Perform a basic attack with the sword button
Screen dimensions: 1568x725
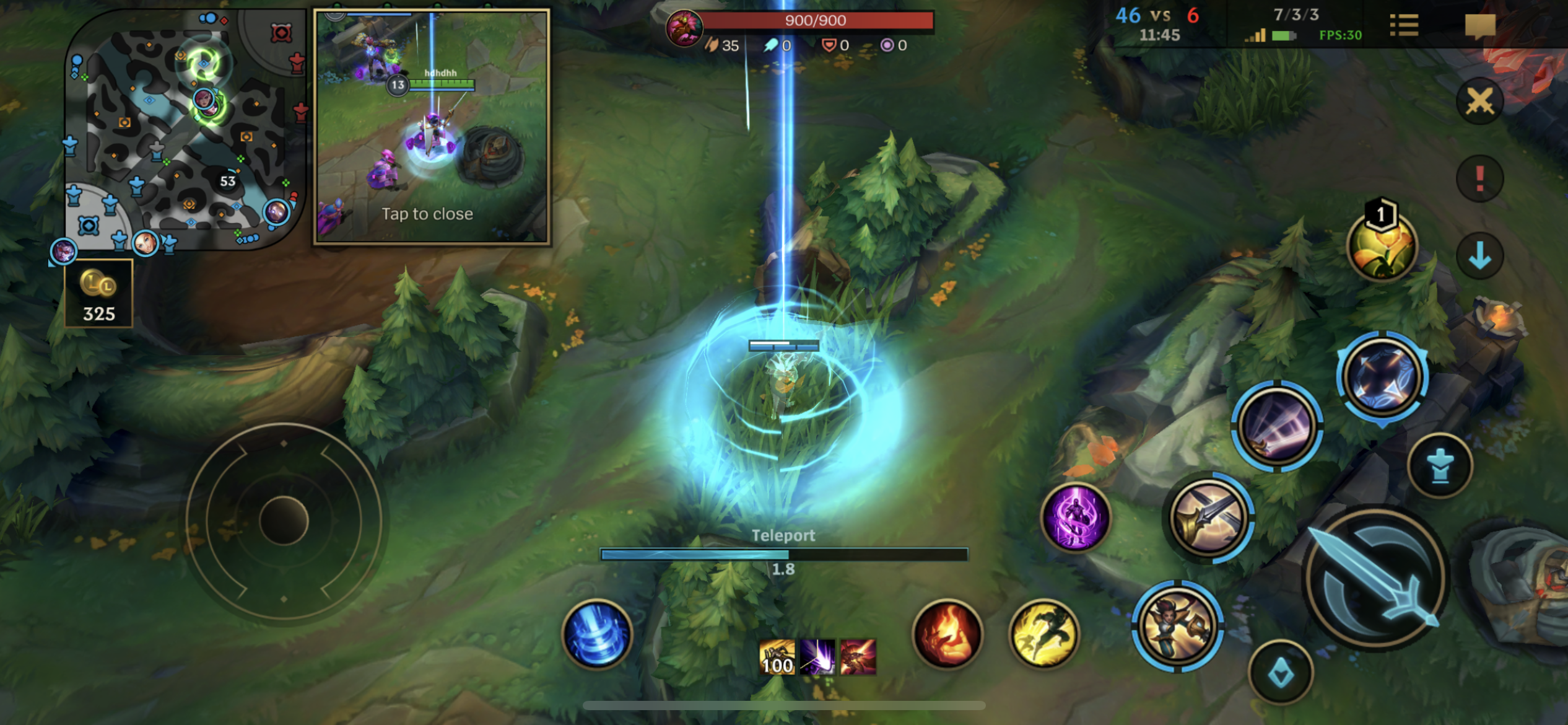click(x=1376, y=578)
